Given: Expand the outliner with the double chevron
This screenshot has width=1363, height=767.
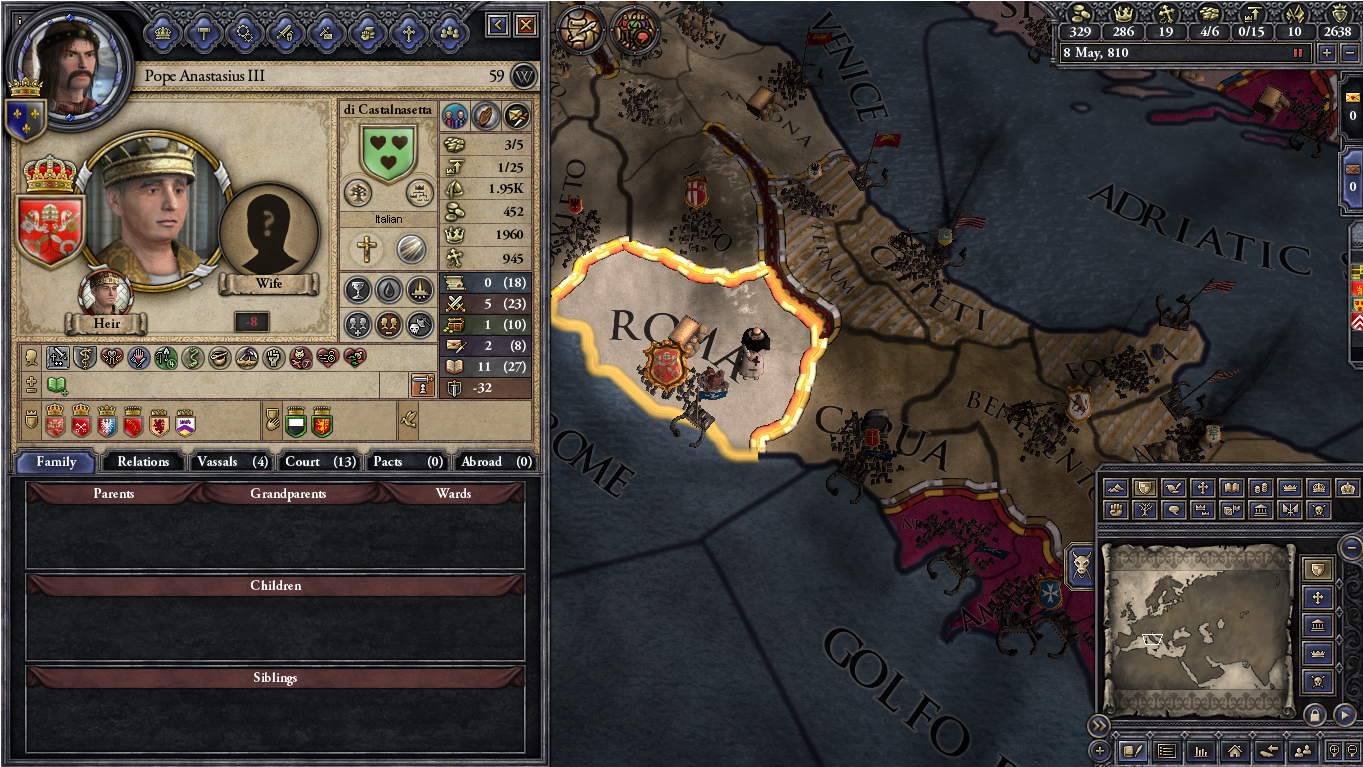Looking at the screenshot, I should pyautogui.click(x=1098, y=727).
